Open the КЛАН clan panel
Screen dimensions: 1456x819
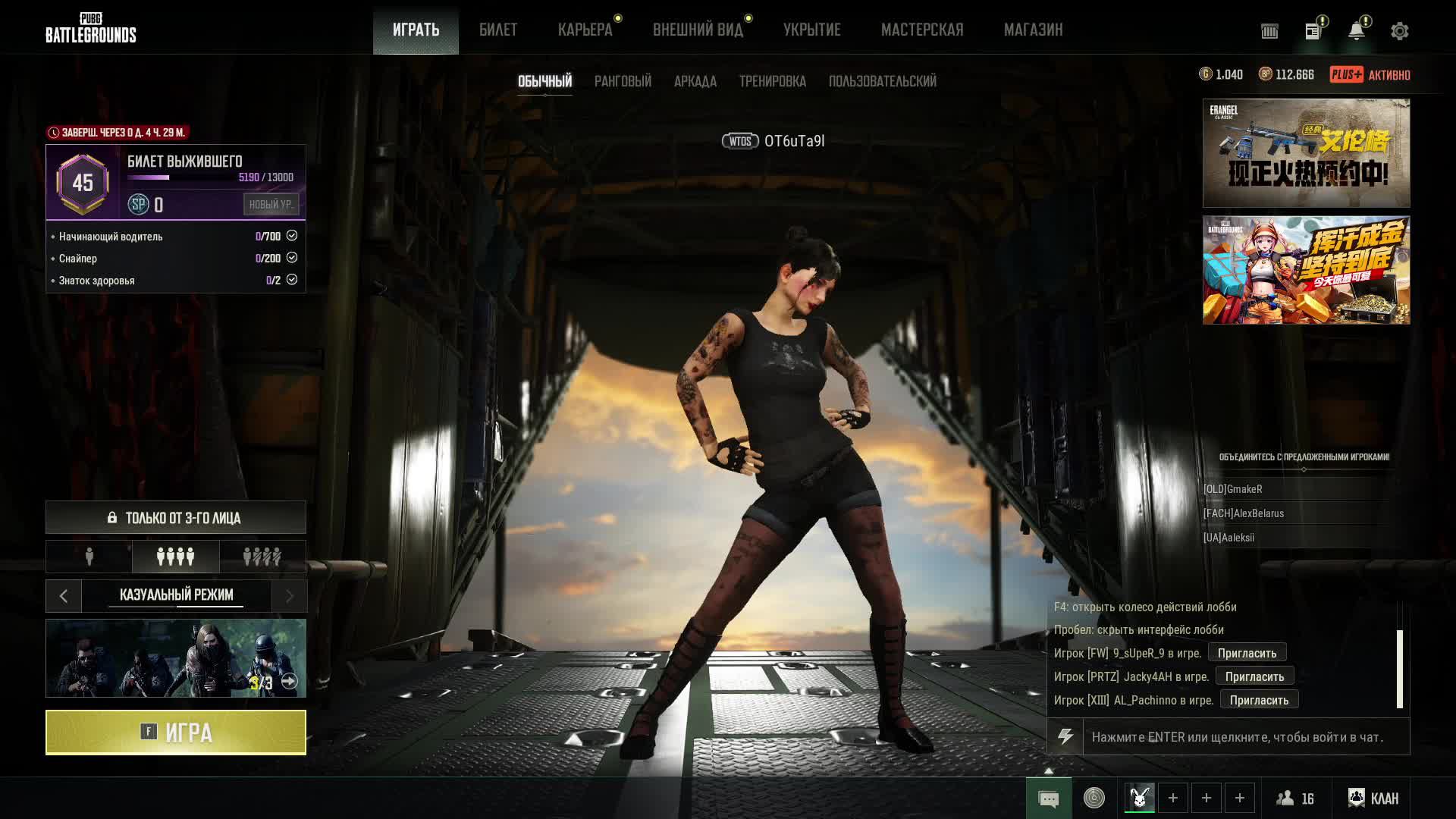1373,799
